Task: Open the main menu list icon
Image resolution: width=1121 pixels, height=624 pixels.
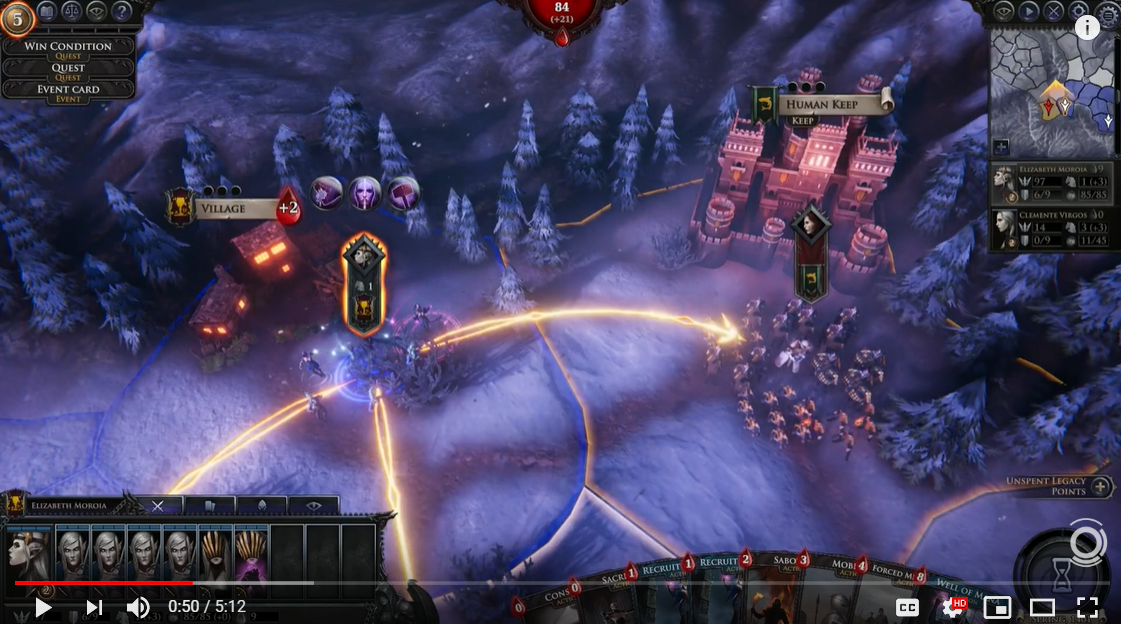Action: [x=1106, y=12]
